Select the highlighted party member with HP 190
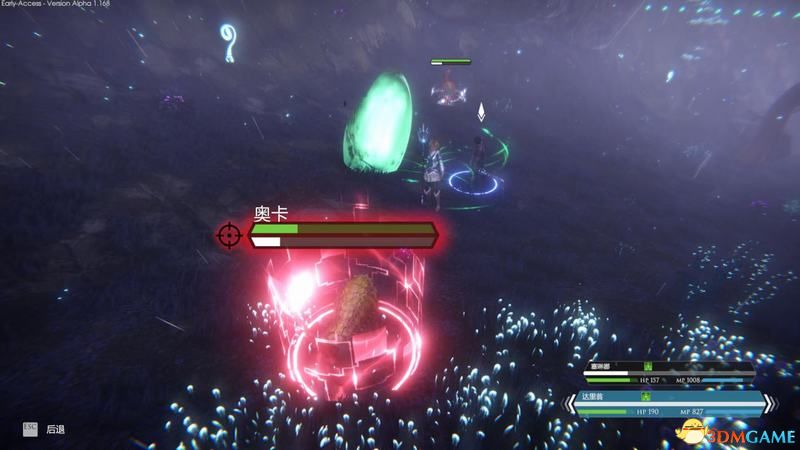This screenshot has height=450, width=800. point(671,404)
